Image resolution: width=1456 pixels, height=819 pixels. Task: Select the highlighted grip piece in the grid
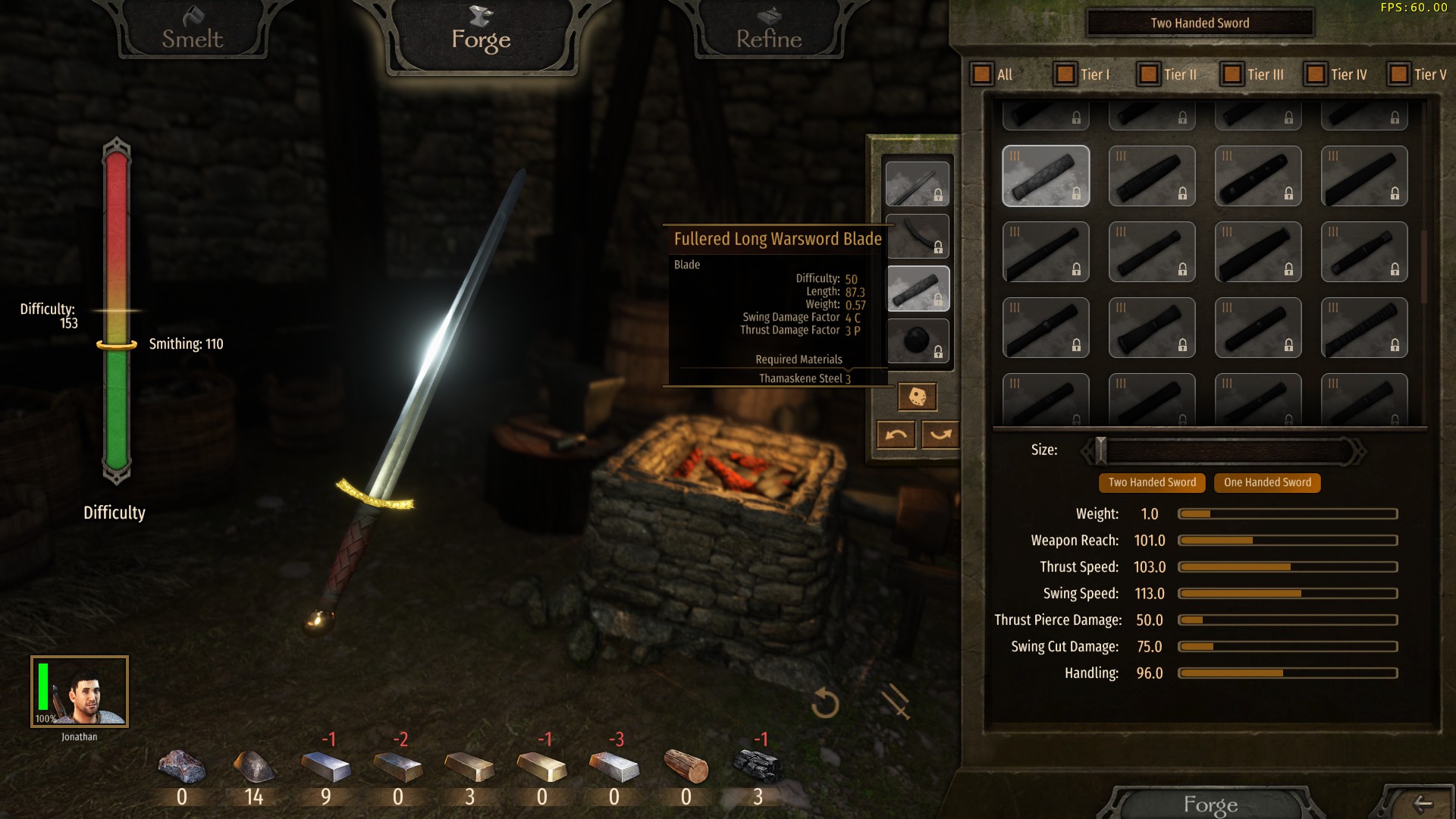(1046, 176)
